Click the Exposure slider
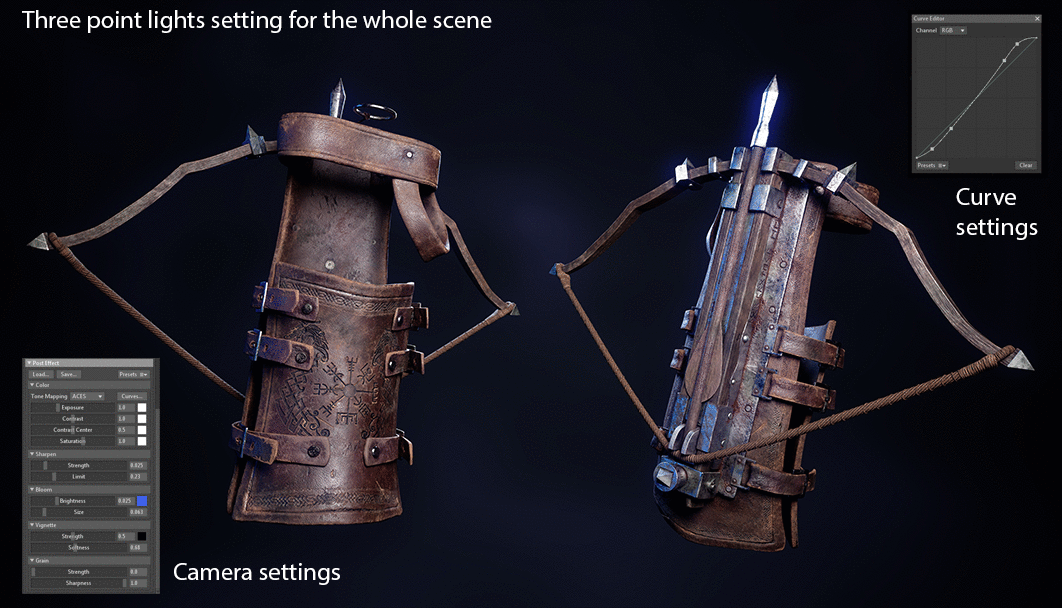 coord(73,408)
